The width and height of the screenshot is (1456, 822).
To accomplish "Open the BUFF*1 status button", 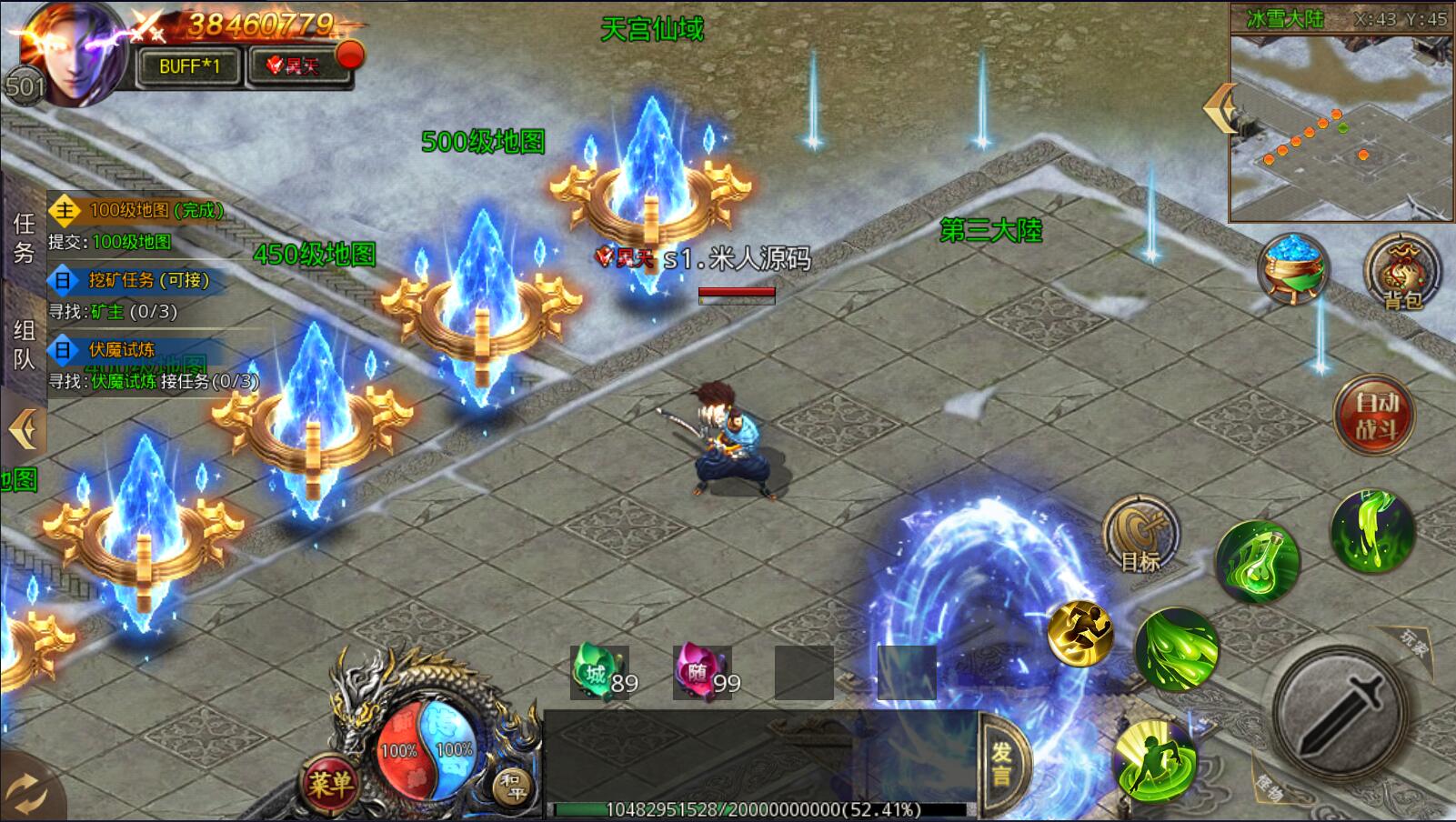I will point(189,66).
